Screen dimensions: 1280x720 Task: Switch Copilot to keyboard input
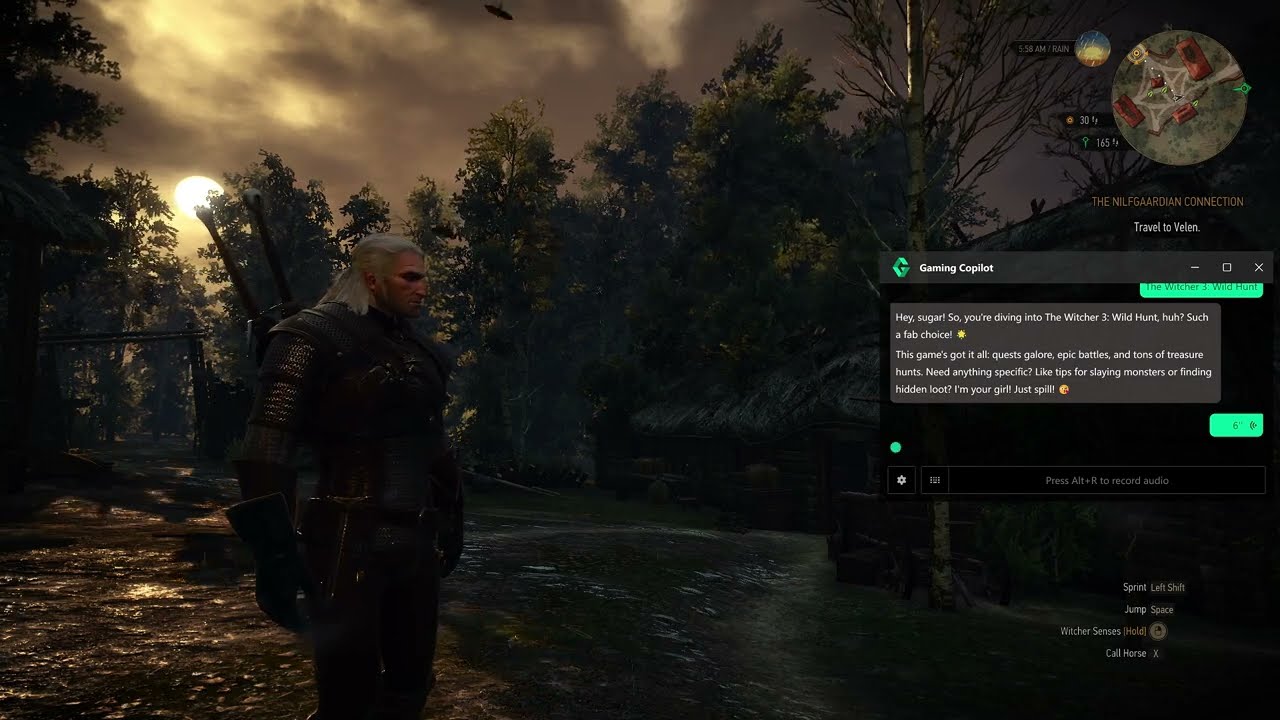[934, 481]
